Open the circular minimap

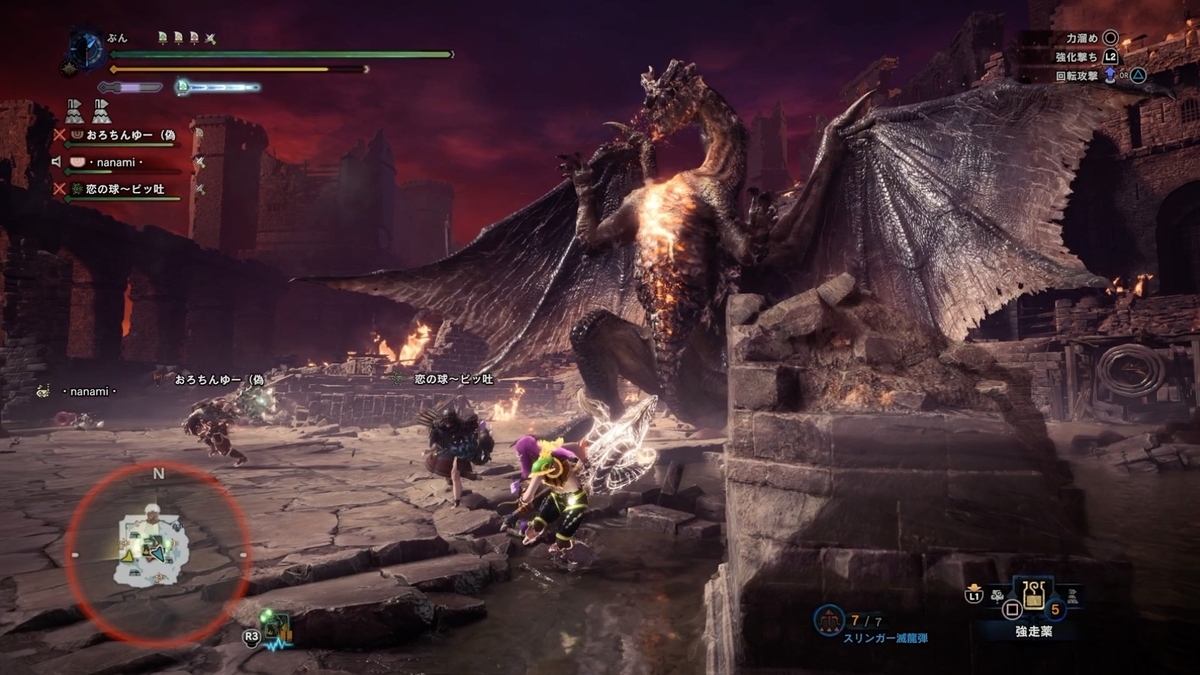pyautogui.click(x=158, y=553)
